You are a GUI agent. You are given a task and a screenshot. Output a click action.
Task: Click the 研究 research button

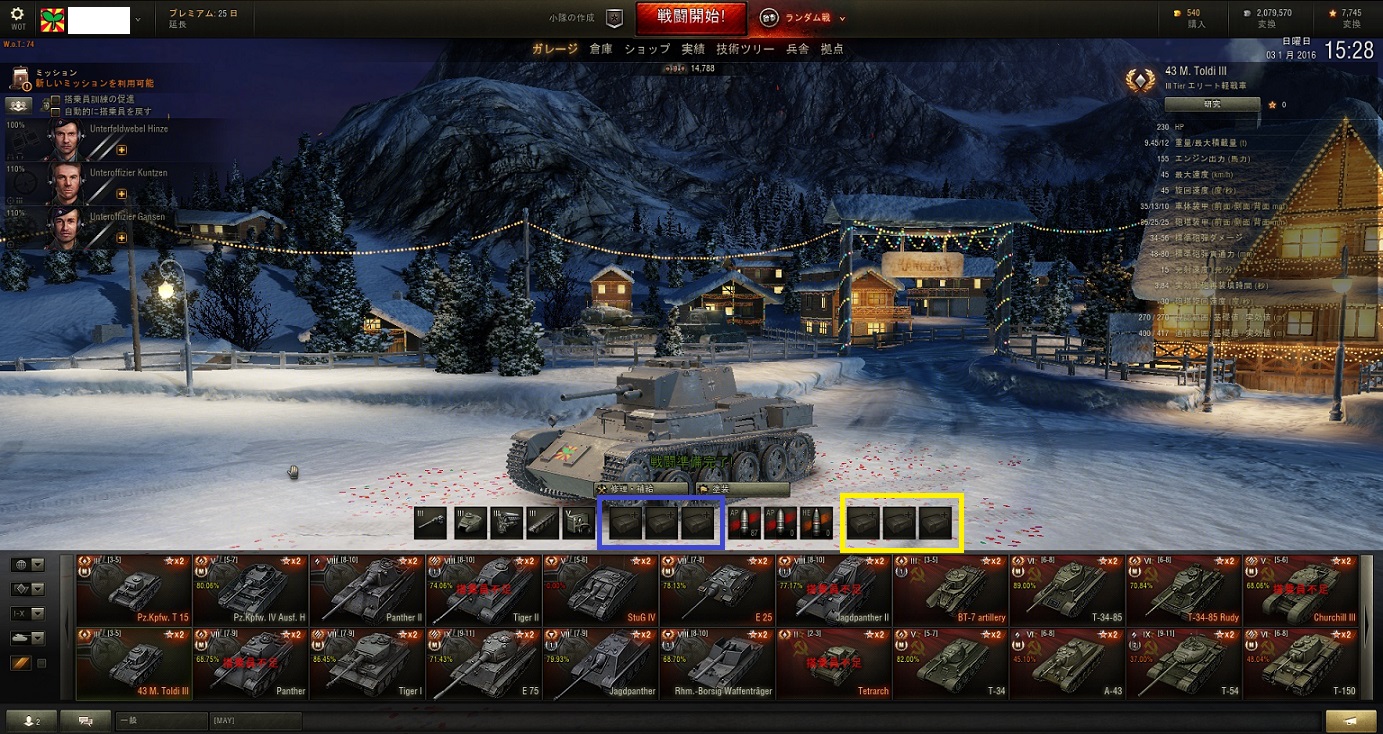pos(1212,104)
